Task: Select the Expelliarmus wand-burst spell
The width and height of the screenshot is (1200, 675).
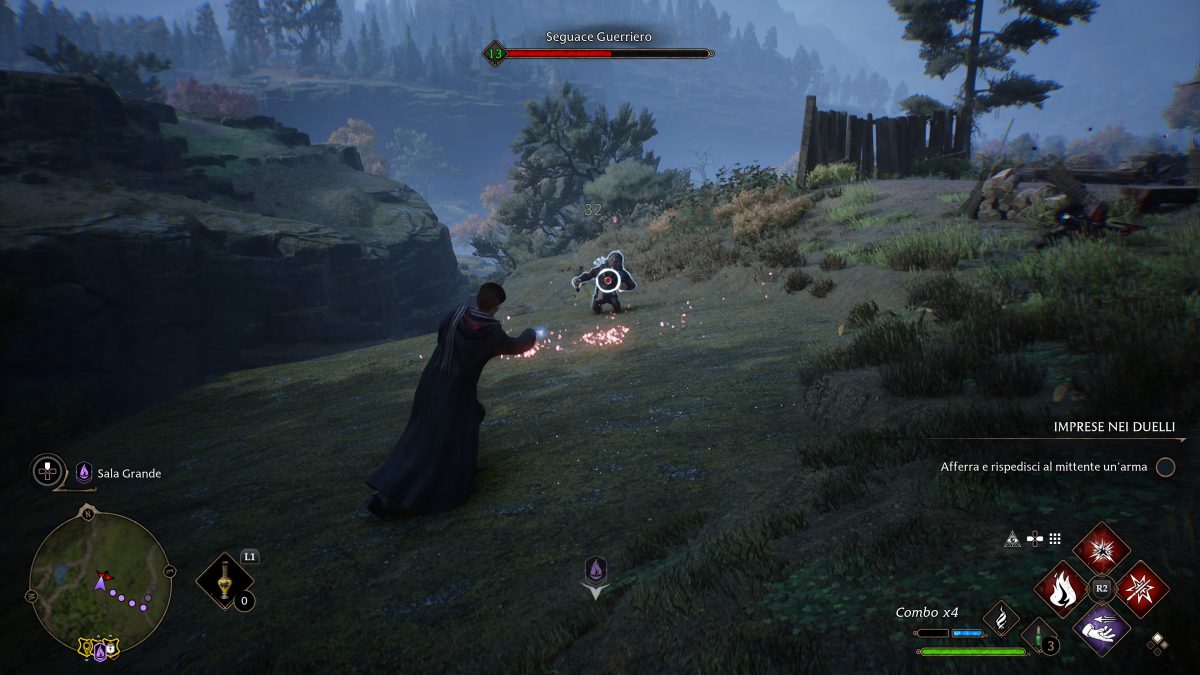Action: click(x=1141, y=589)
